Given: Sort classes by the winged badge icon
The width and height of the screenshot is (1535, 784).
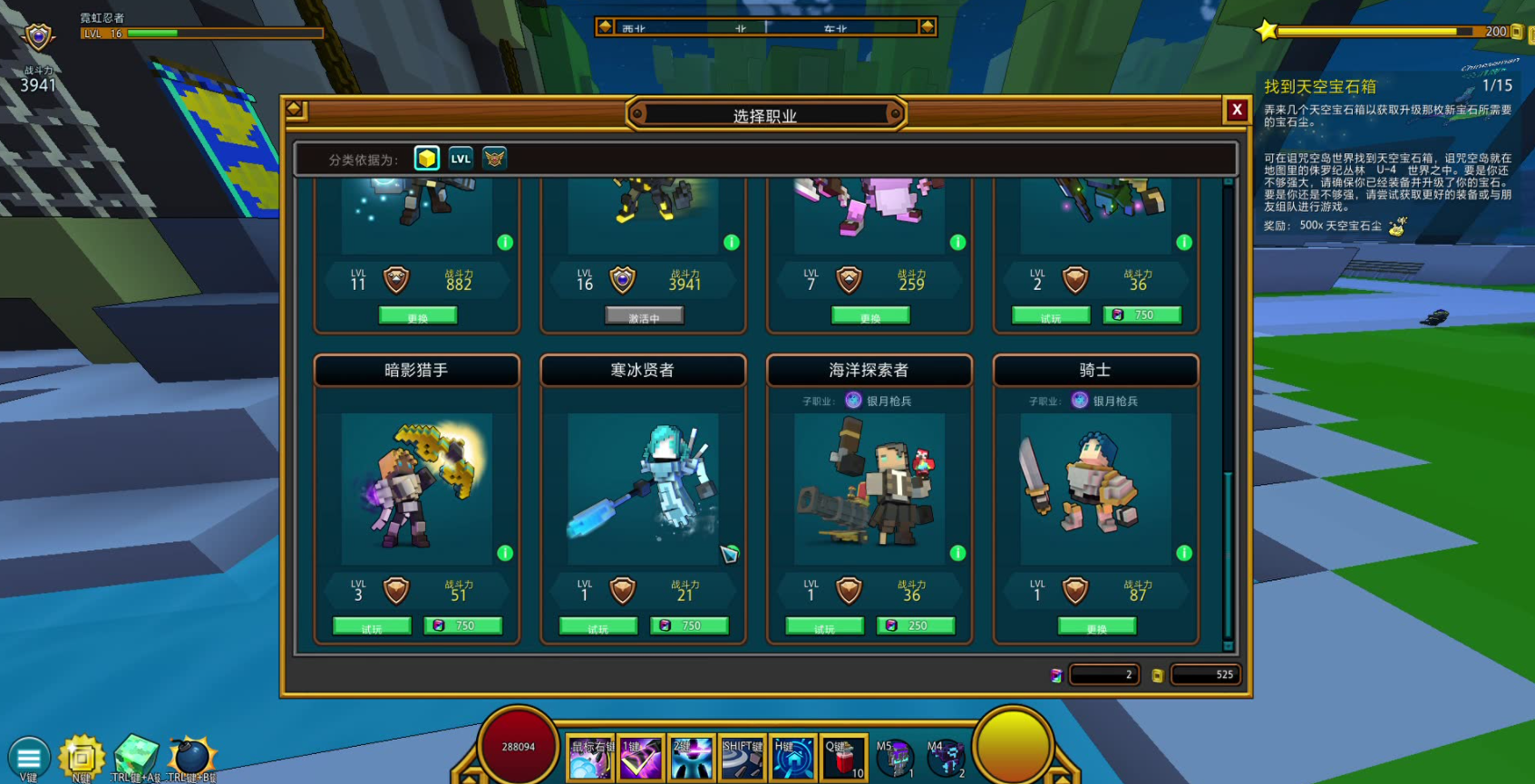Looking at the screenshot, I should pos(494,159).
